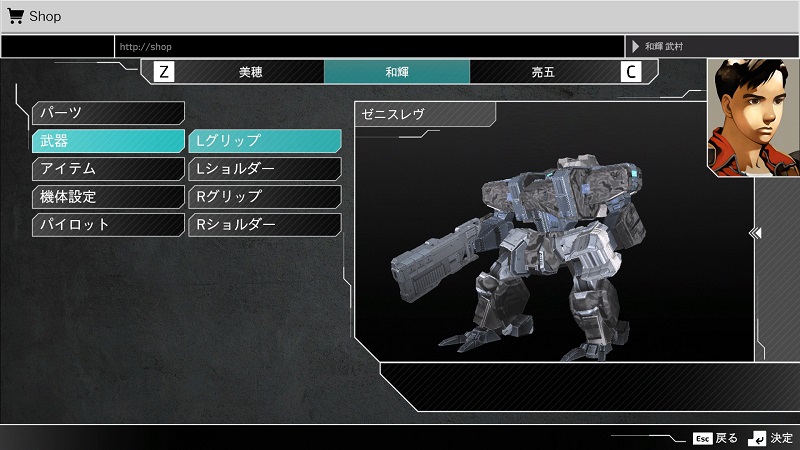The width and height of the screenshot is (800, 450).
Task: Click the http://shop address bar
Action: tap(368, 46)
